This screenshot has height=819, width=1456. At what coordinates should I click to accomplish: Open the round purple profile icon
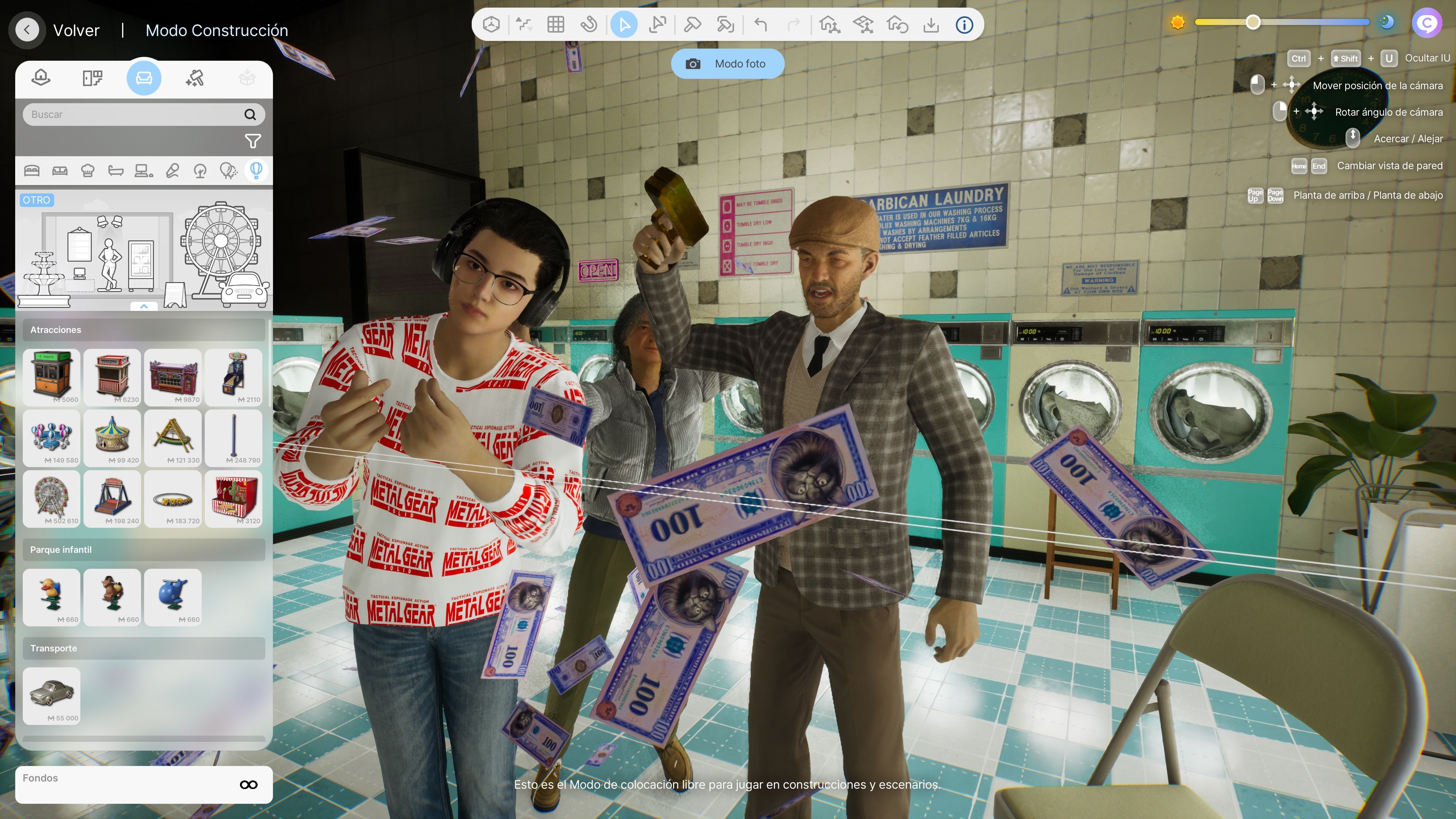tap(1426, 23)
